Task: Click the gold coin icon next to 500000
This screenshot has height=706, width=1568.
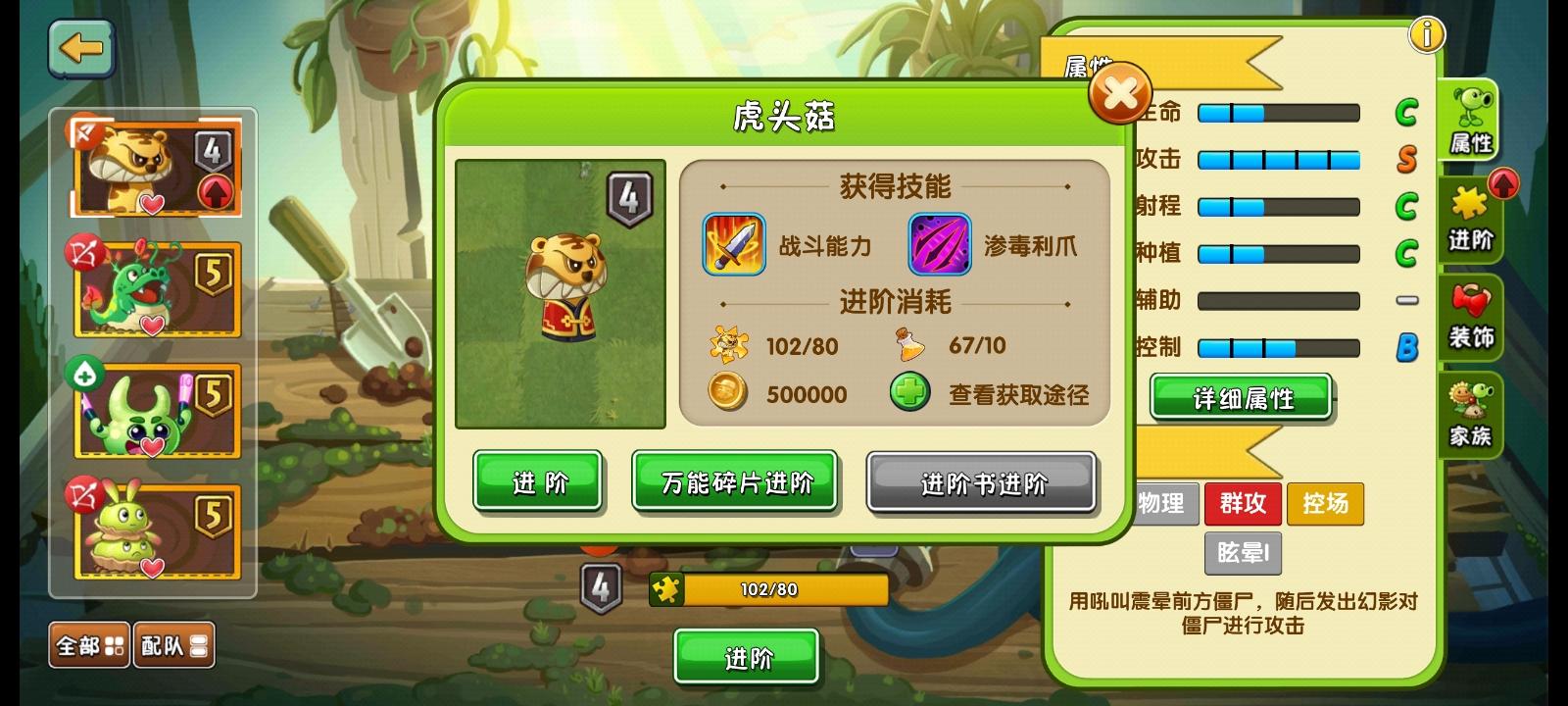Action: tap(727, 394)
